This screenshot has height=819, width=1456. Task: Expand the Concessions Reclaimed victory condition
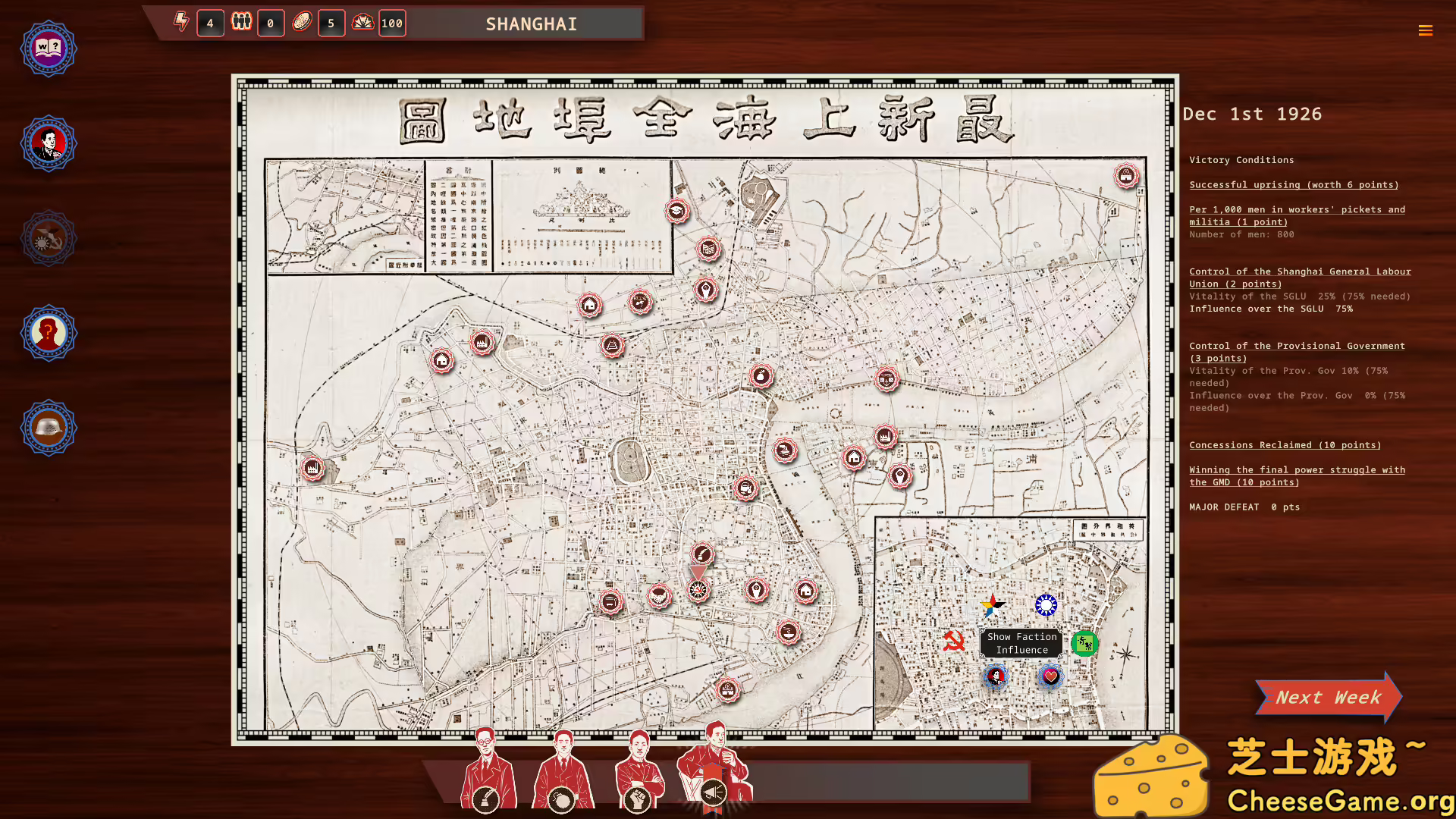coord(1285,445)
